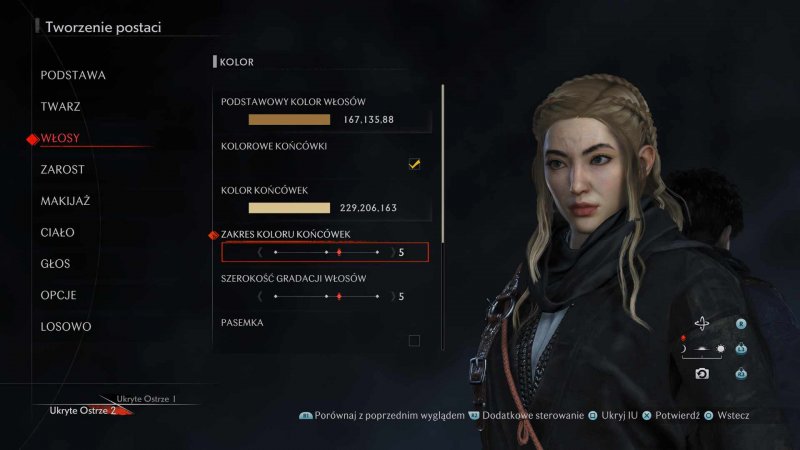
Task: Click the character rotation arrows icon
Action: [x=702, y=323]
